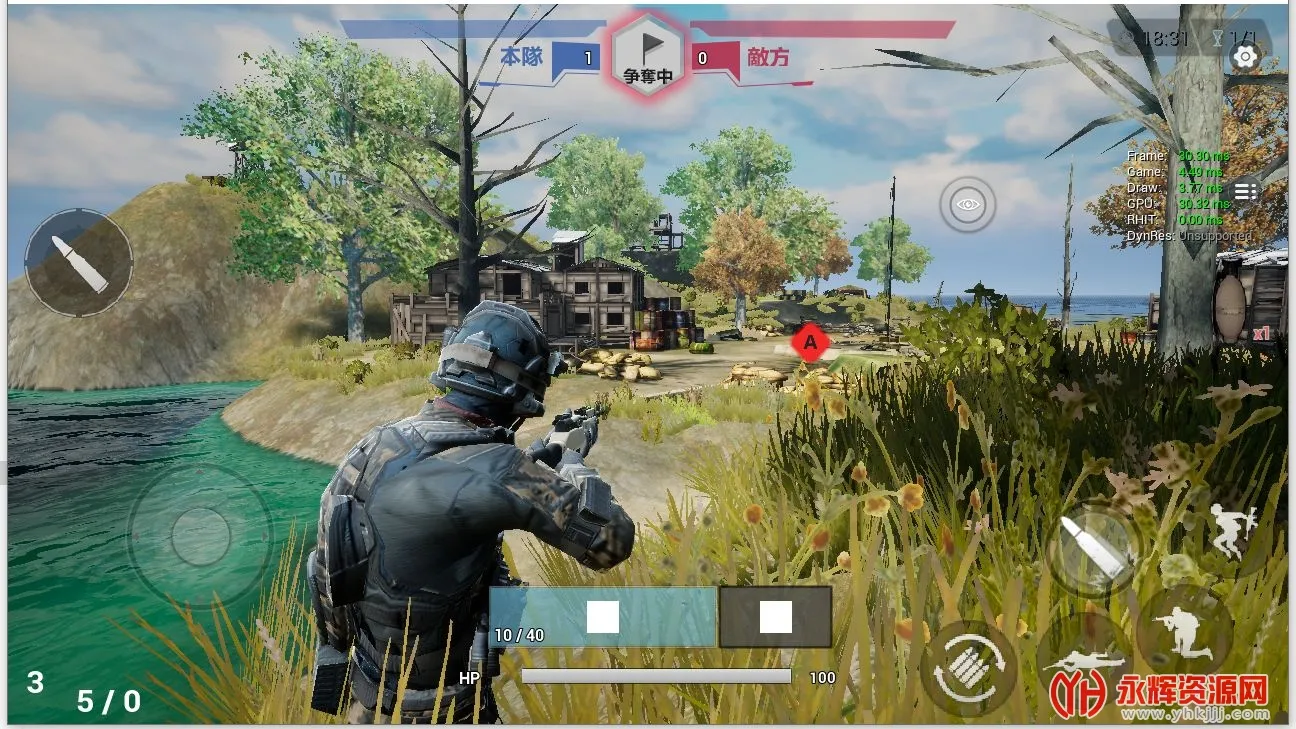Open the list menu icon

(1245, 192)
